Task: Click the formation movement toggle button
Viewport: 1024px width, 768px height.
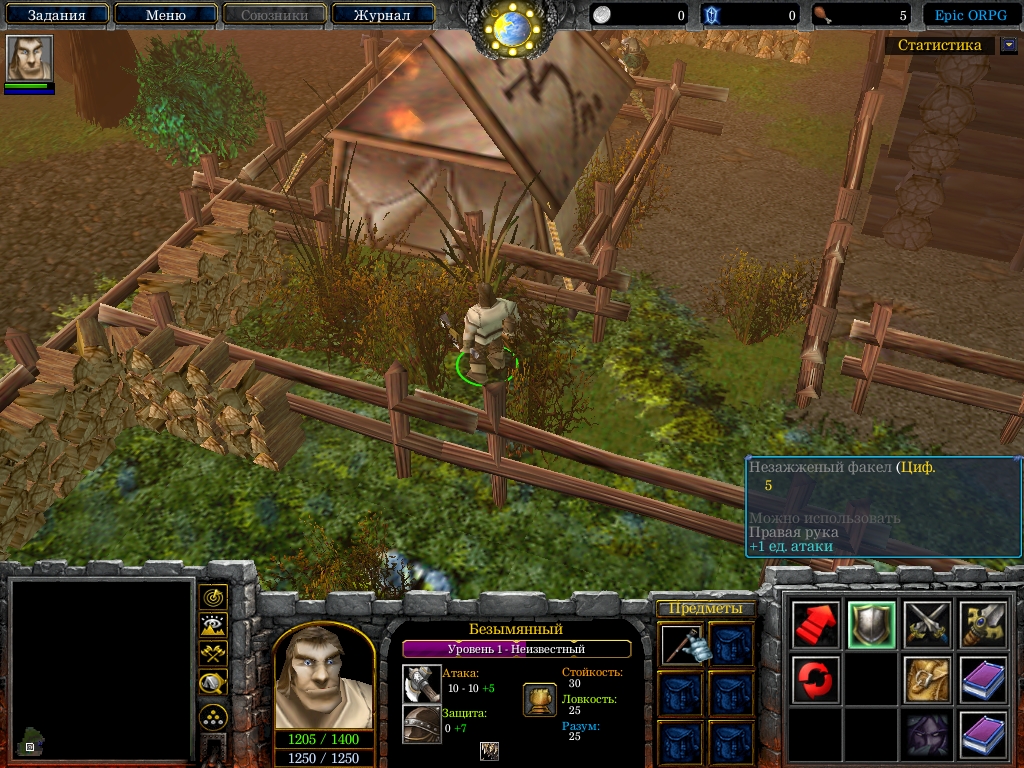Action: (213, 716)
